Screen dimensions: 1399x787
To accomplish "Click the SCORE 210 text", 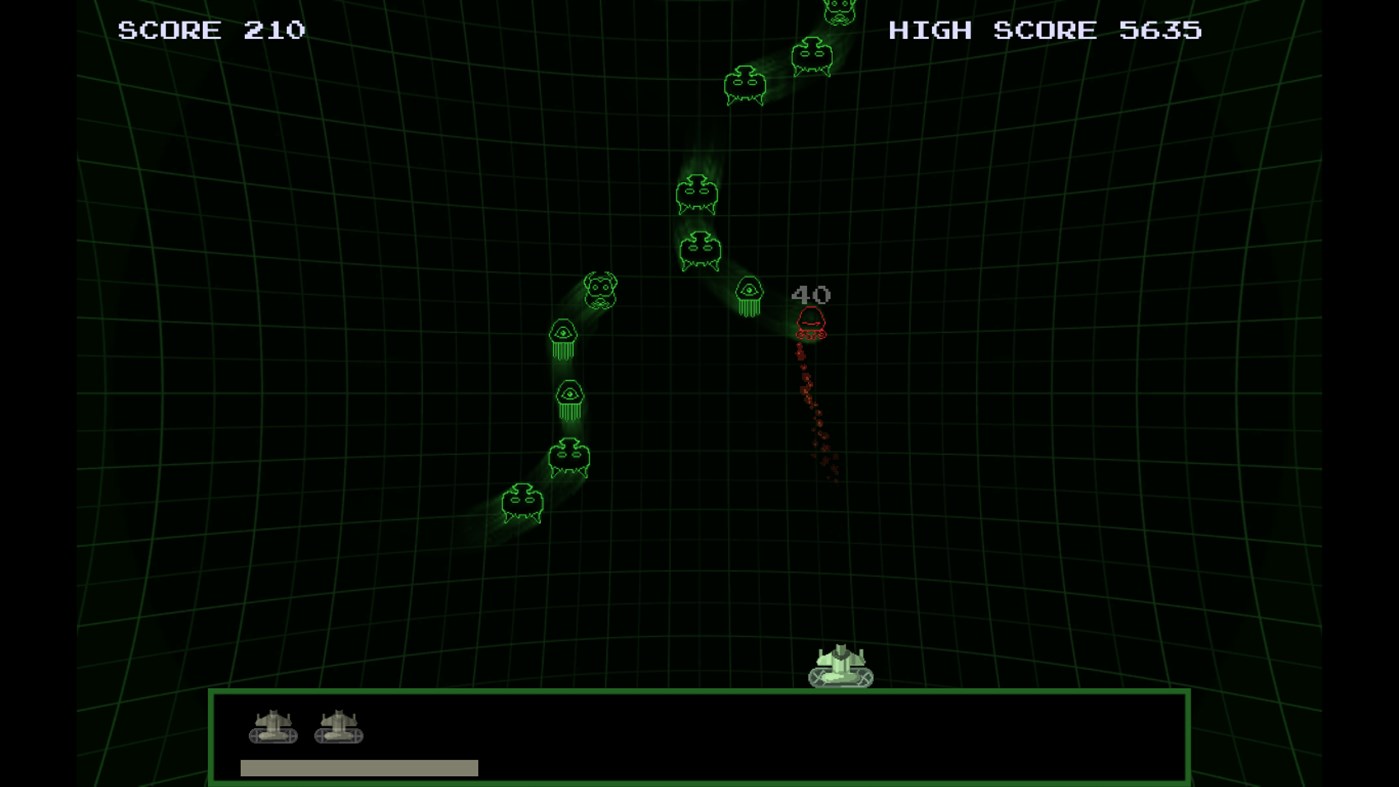I will tap(212, 30).
